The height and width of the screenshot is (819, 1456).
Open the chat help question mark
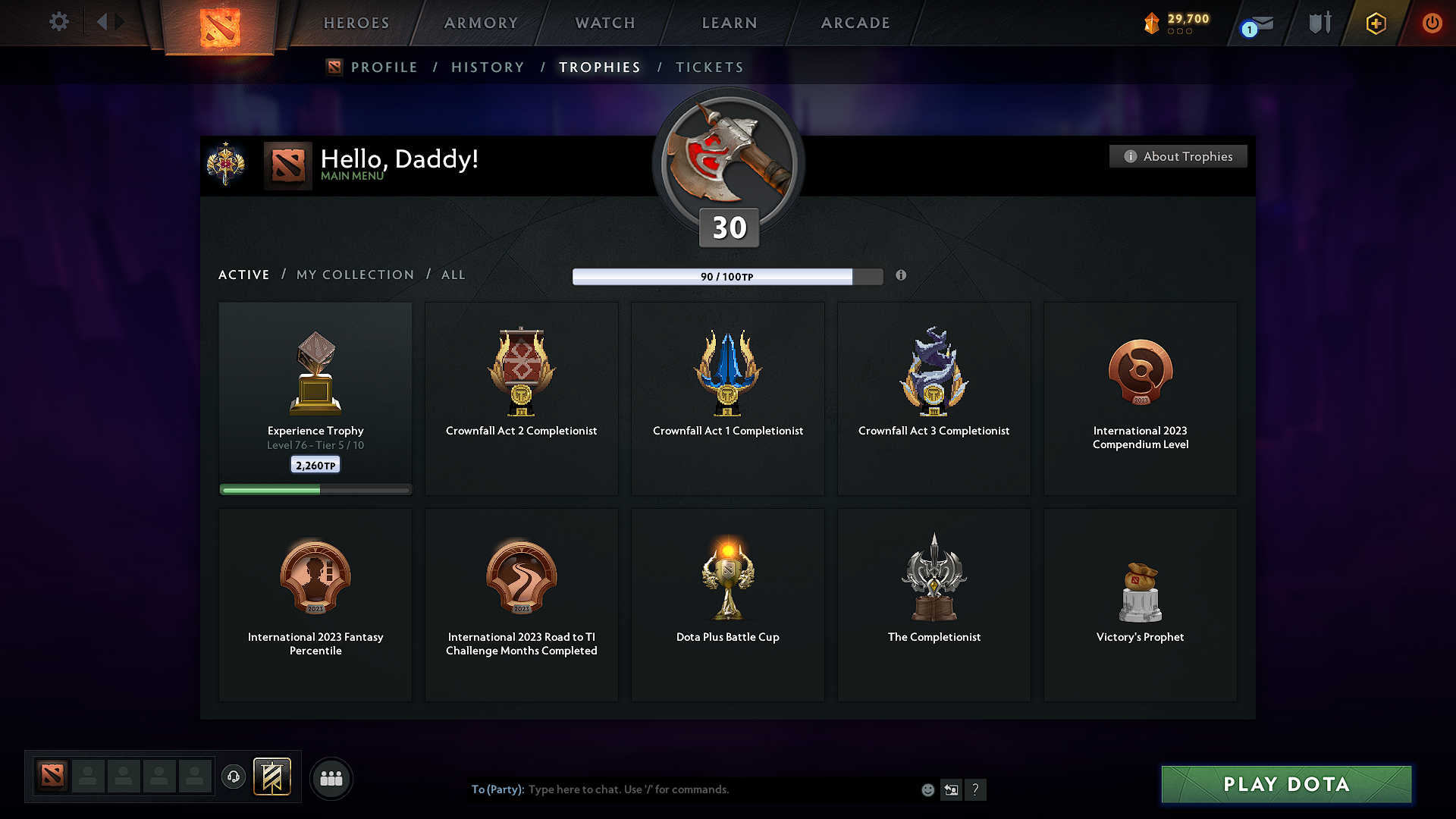976,789
